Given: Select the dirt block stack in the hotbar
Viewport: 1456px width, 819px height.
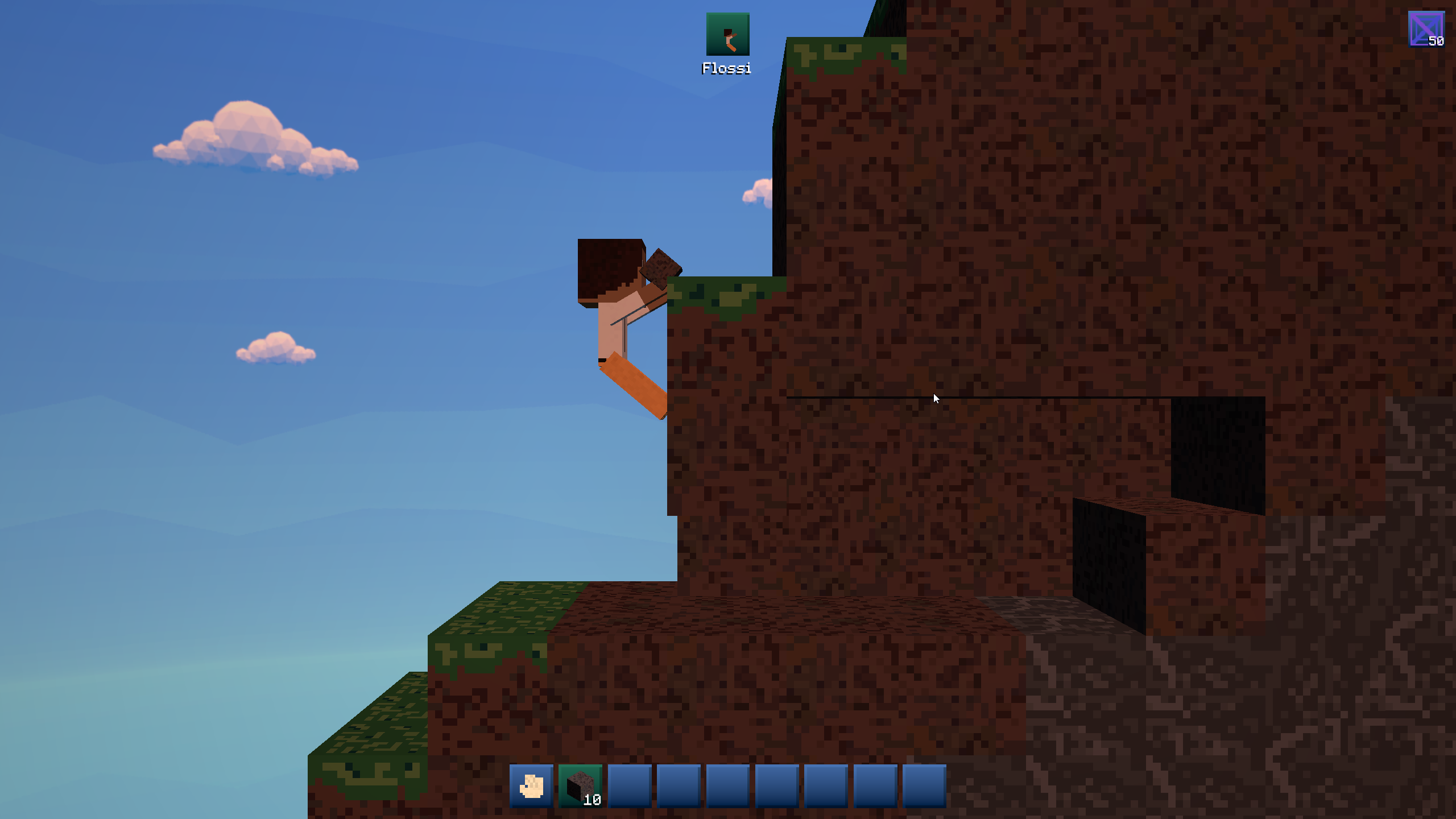Looking at the screenshot, I should [x=579, y=787].
